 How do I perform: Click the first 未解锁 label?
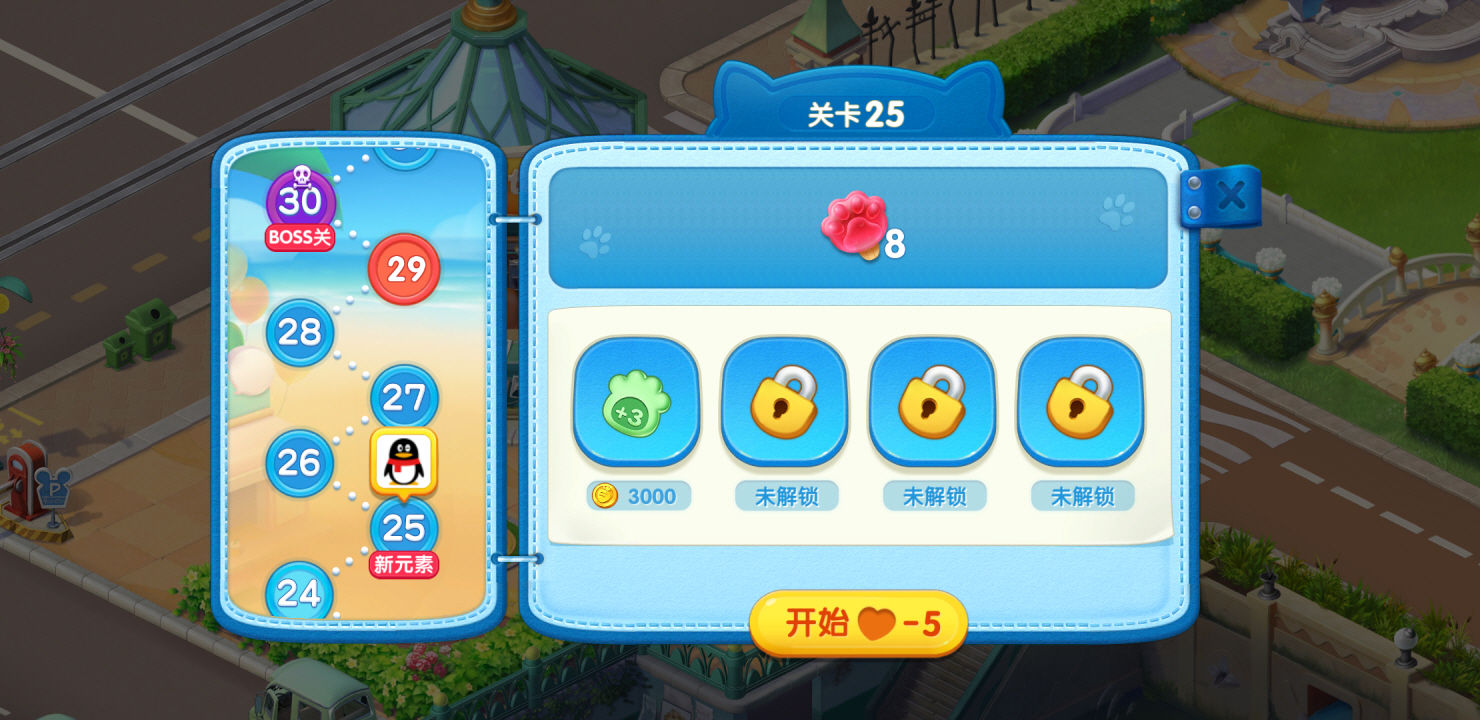(x=784, y=496)
